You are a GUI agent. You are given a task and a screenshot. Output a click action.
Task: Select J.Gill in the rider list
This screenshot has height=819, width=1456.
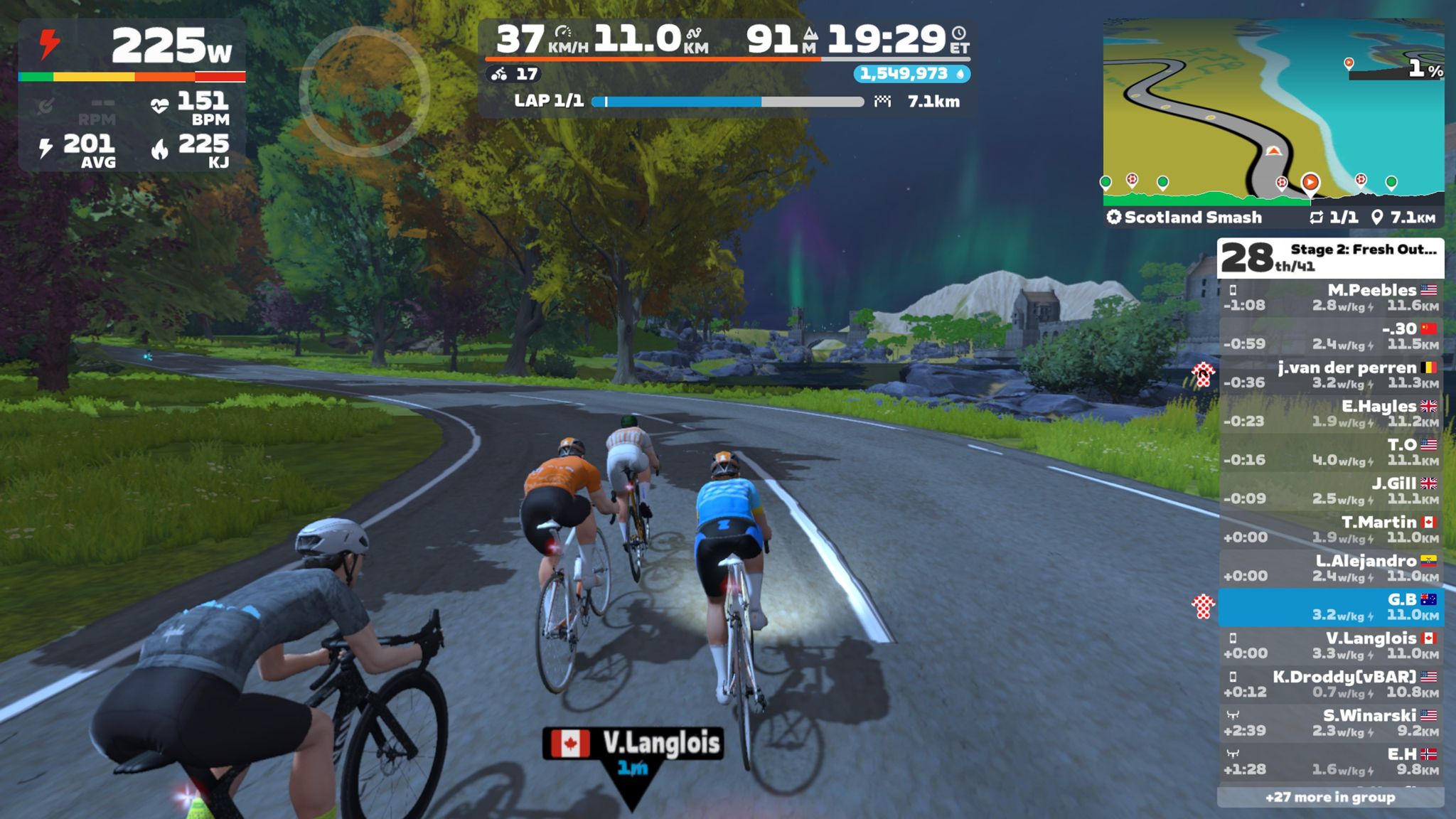pos(1331,491)
